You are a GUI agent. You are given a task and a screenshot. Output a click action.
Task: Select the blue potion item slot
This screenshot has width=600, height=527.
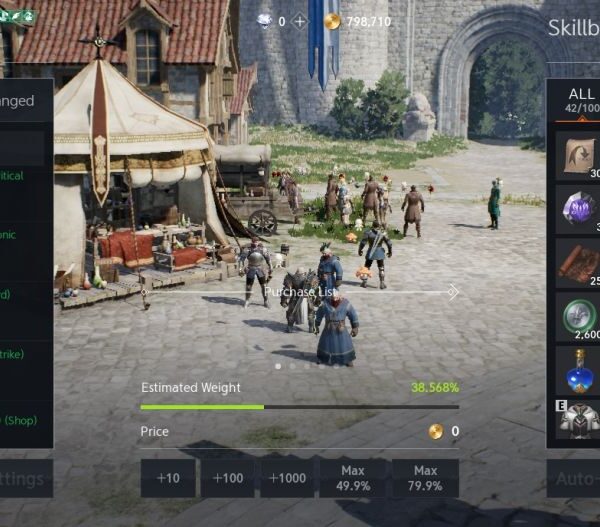(579, 369)
